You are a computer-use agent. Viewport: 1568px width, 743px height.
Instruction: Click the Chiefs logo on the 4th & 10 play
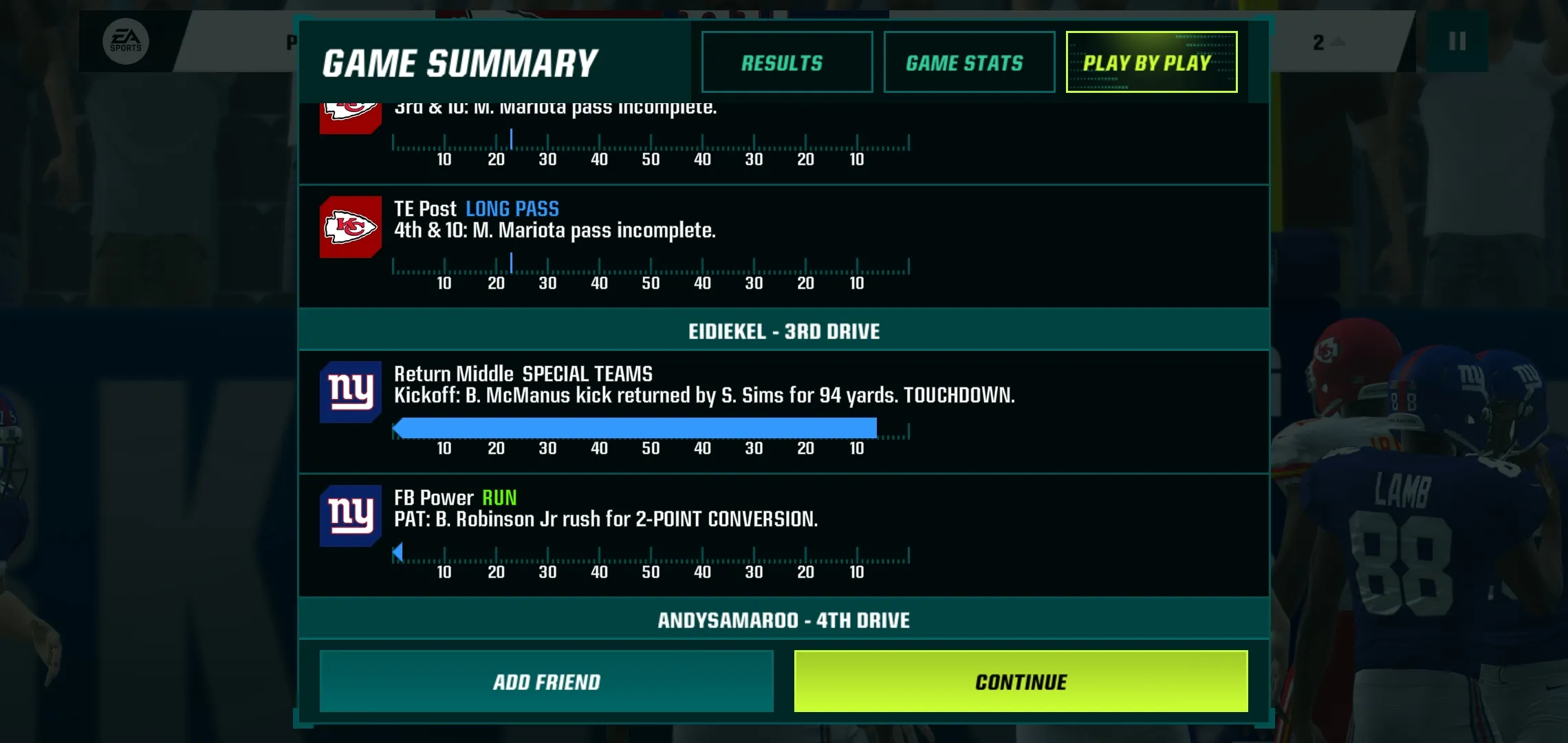pyautogui.click(x=350, y=227)
